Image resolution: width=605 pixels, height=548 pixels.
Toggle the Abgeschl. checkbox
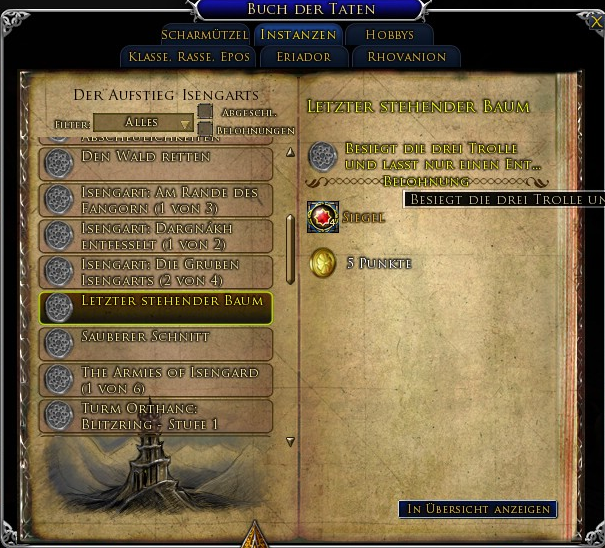205,112
